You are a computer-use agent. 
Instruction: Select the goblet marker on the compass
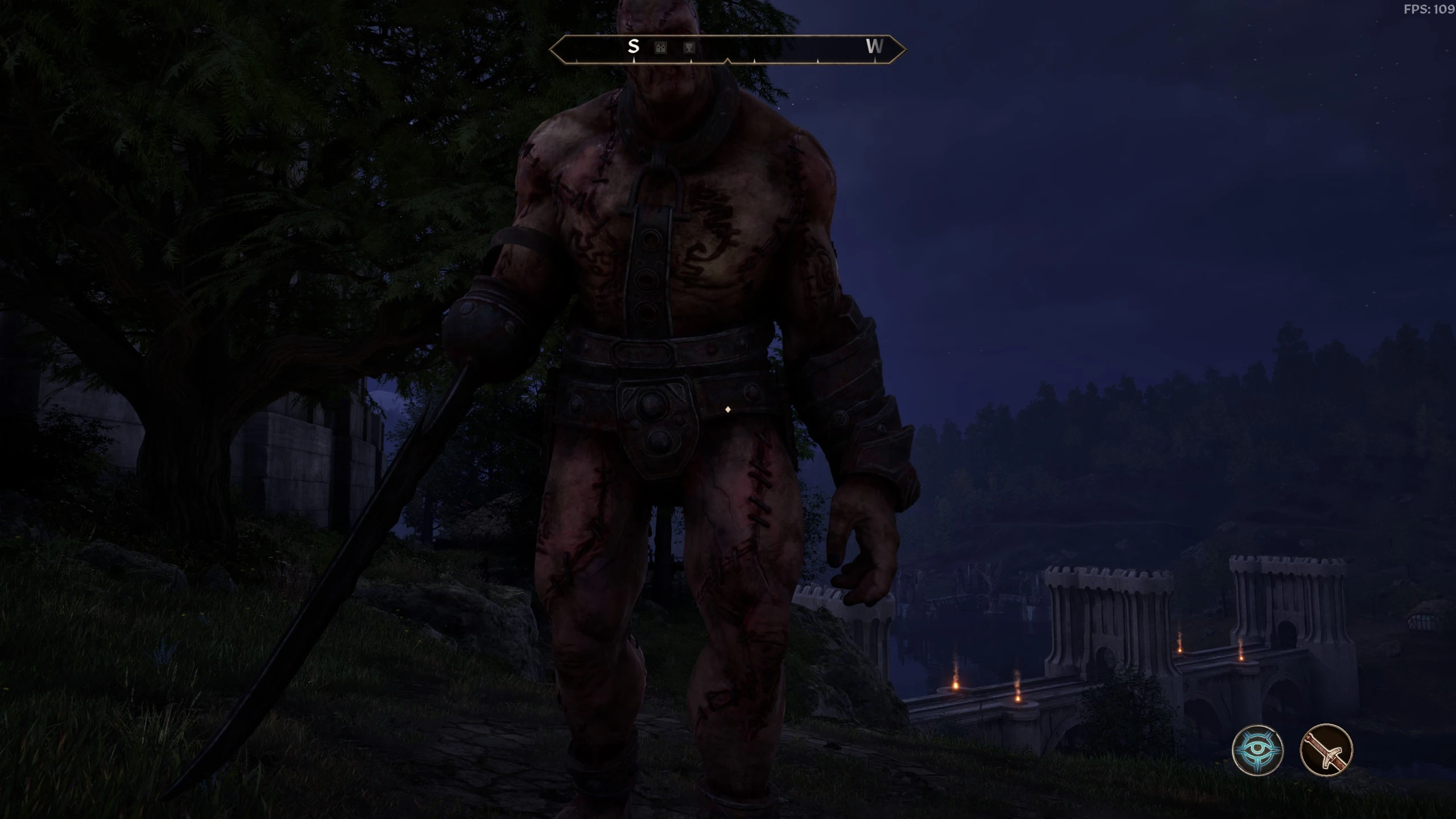tap(689, 48)
